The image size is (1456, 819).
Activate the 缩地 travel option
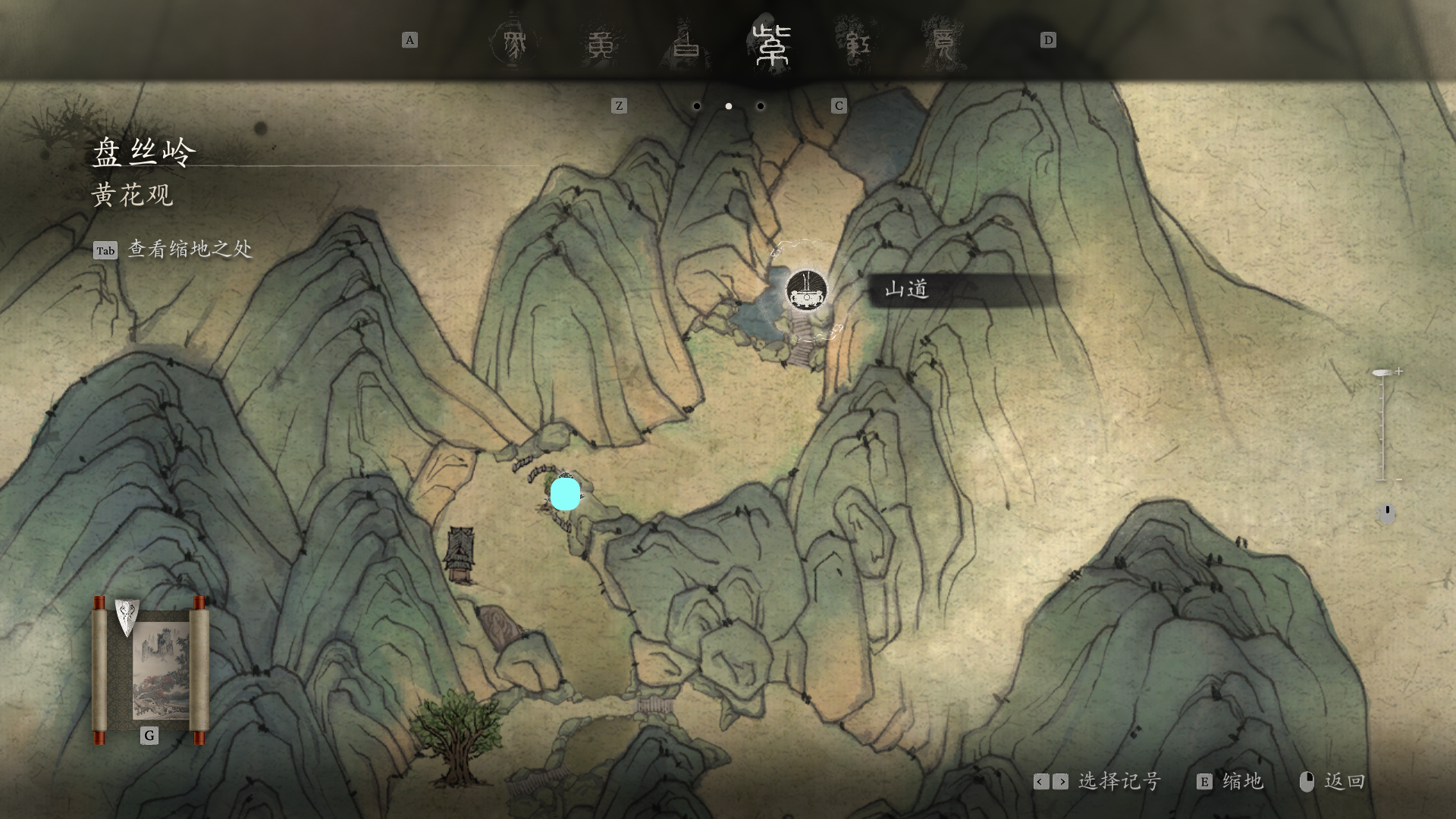[1241, 782]
